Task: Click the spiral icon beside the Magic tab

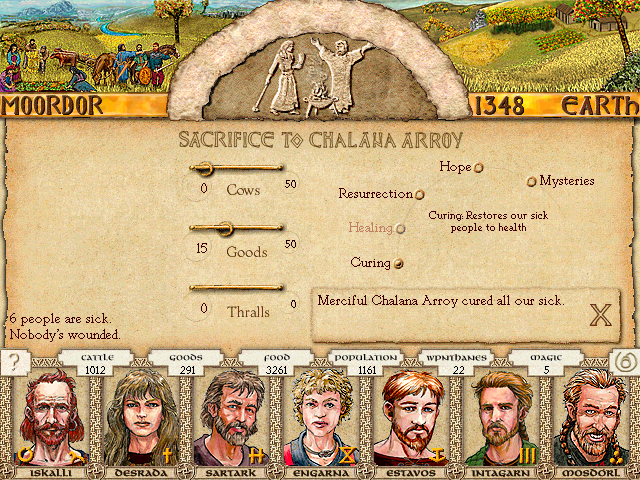Action: [623, 363]
